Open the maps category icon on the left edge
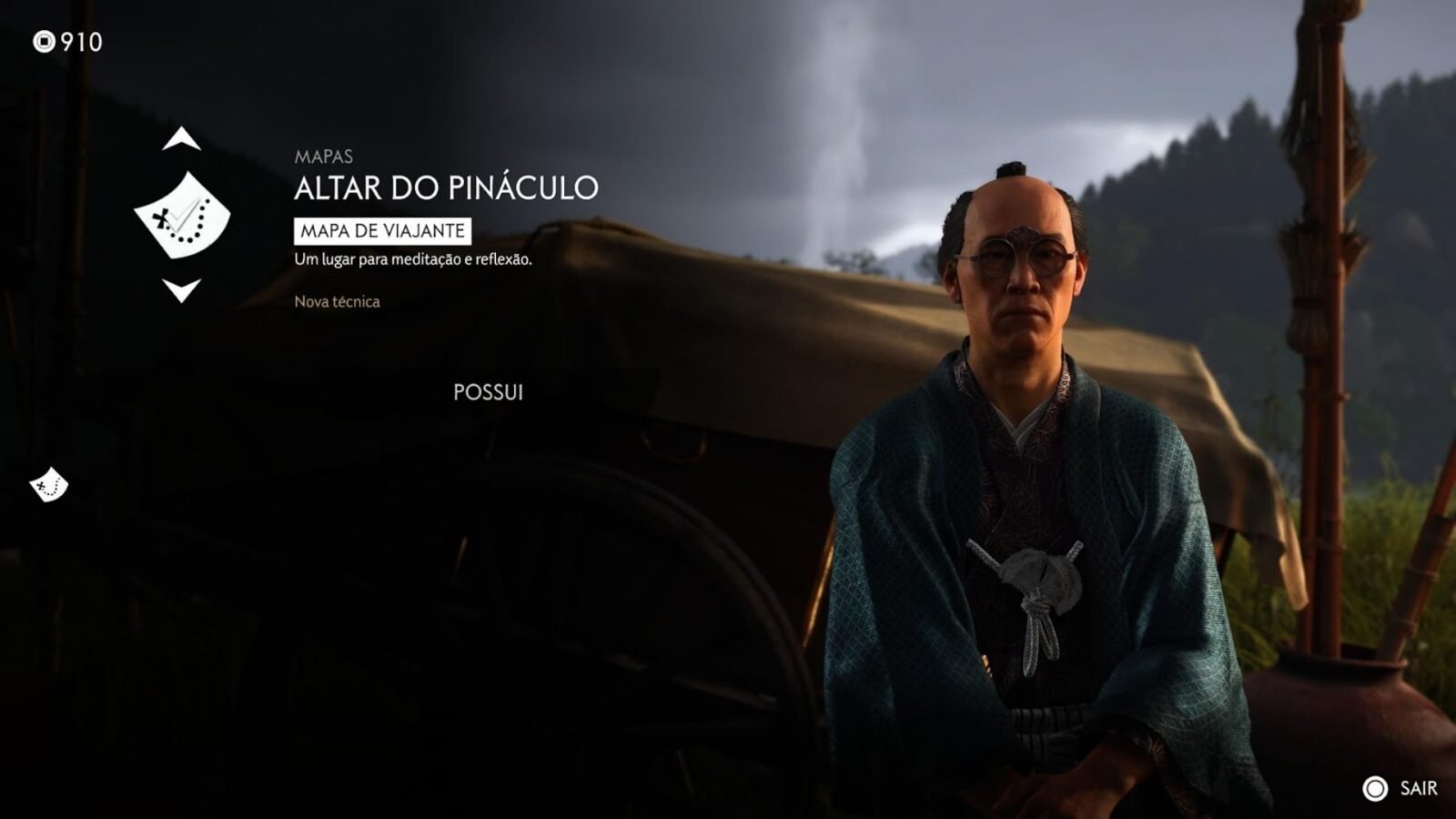Viewport: 1456px width, 819px height. [x=49, y=485]
